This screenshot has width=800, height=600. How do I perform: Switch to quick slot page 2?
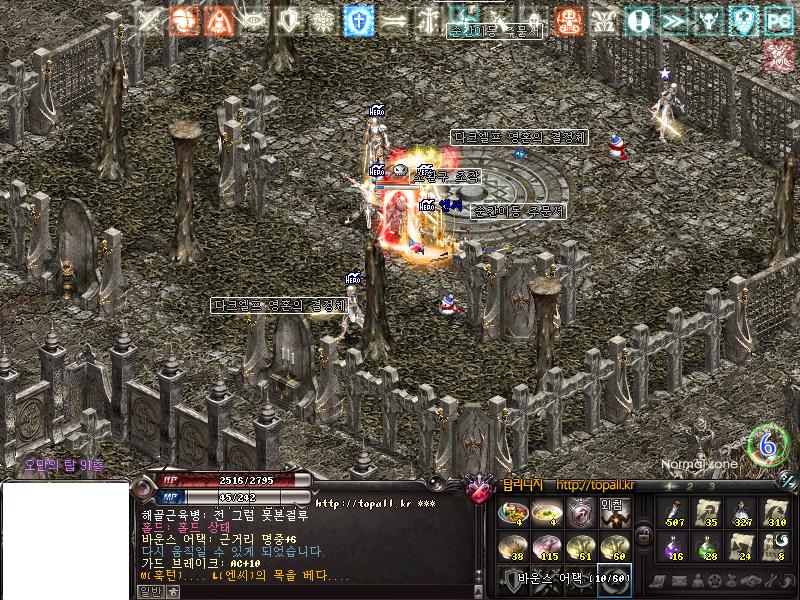[690, 486]
